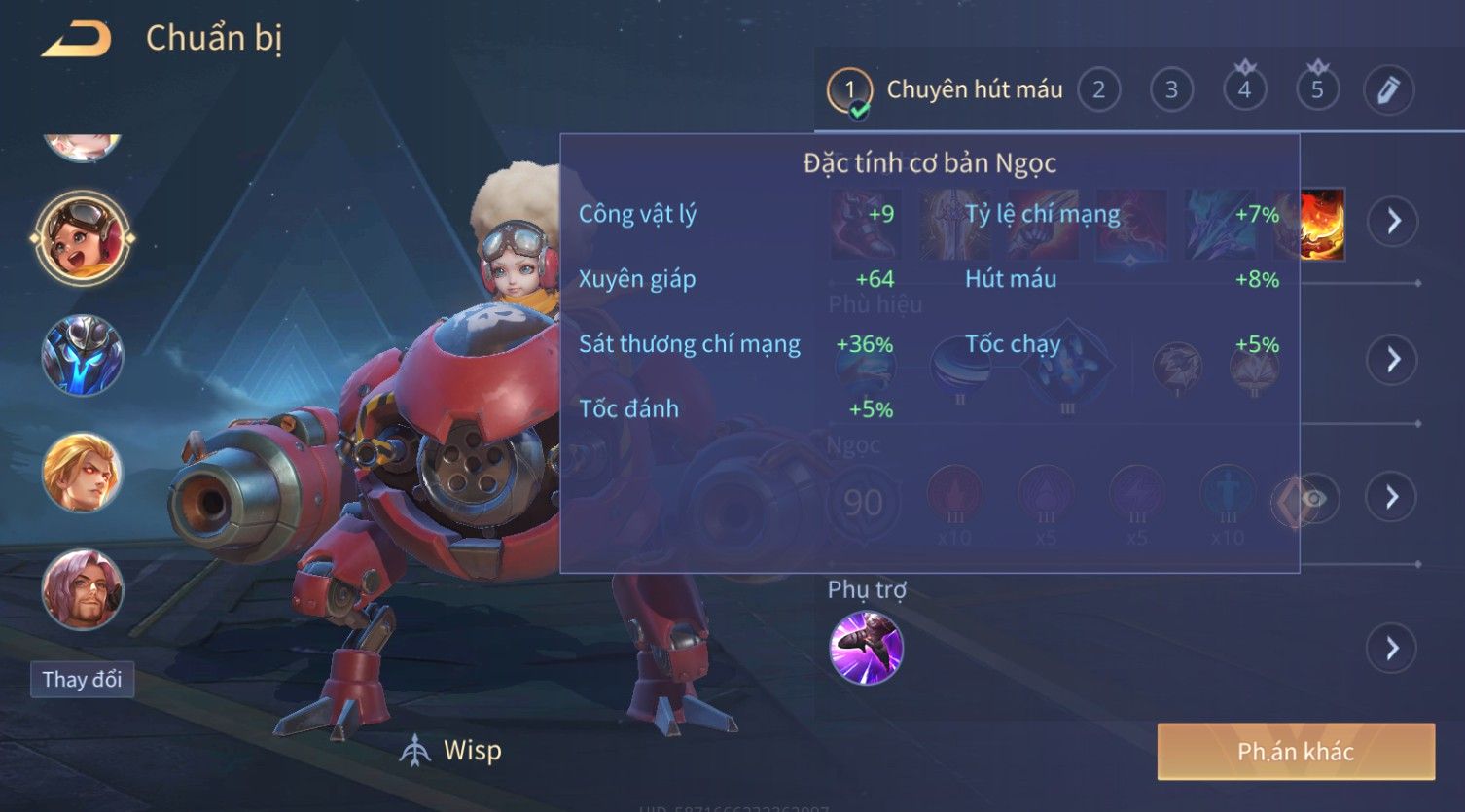This screenshot has width=1465, height=812.
Task: Select the goggles girl Wisp portrait
Action: pos(83,238)
